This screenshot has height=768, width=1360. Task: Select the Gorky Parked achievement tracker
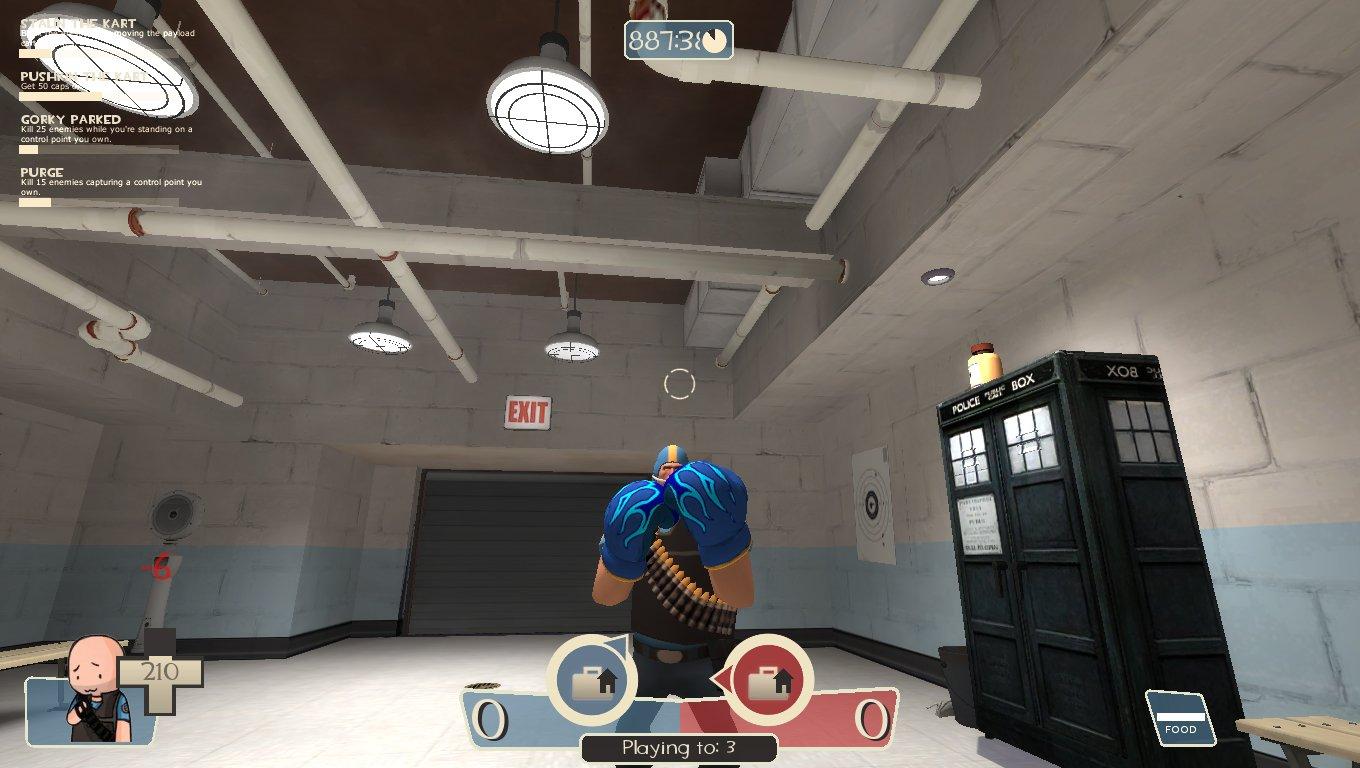click(x=100, y=130)
